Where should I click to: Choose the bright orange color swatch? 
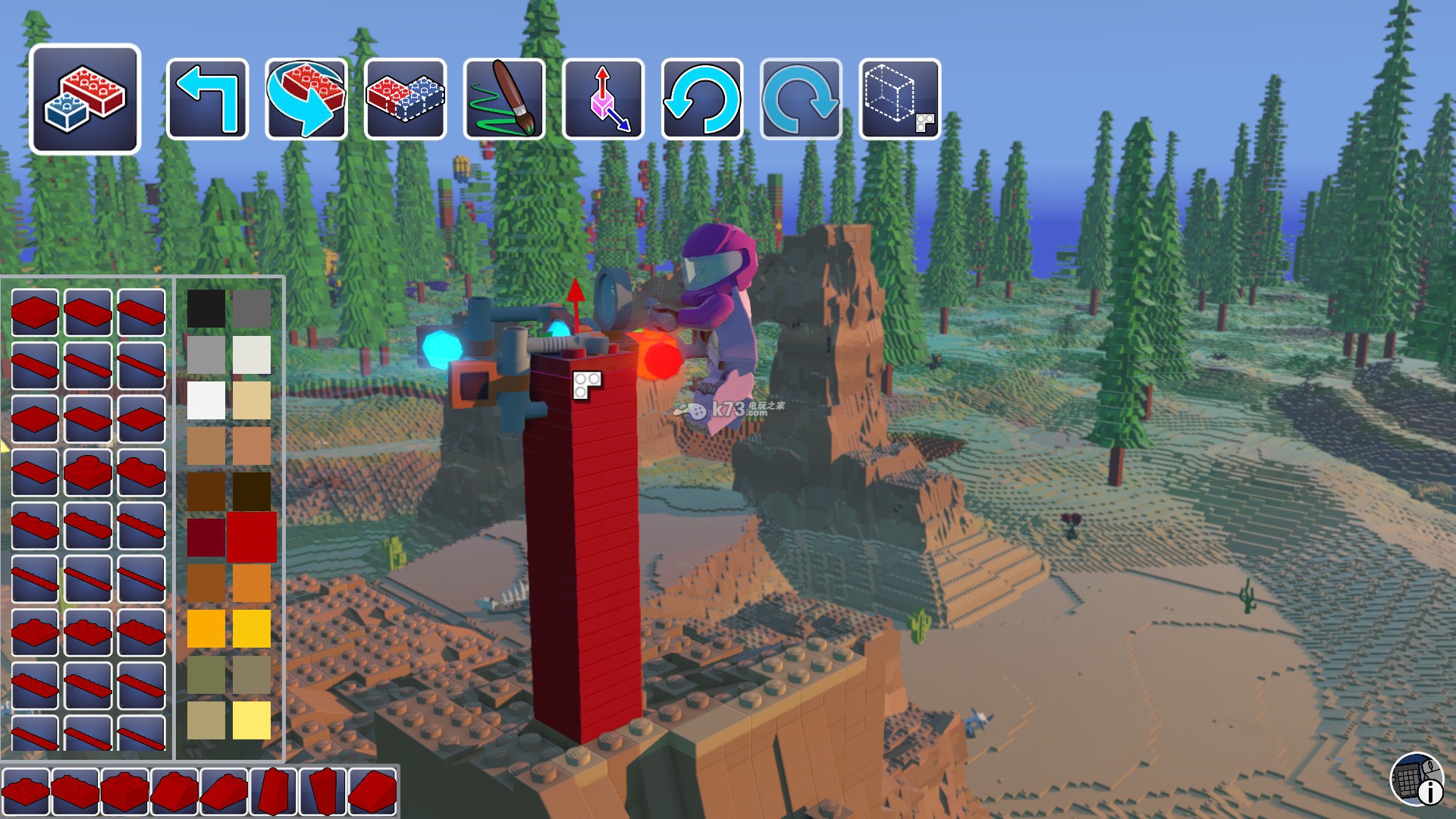[252, 583]
